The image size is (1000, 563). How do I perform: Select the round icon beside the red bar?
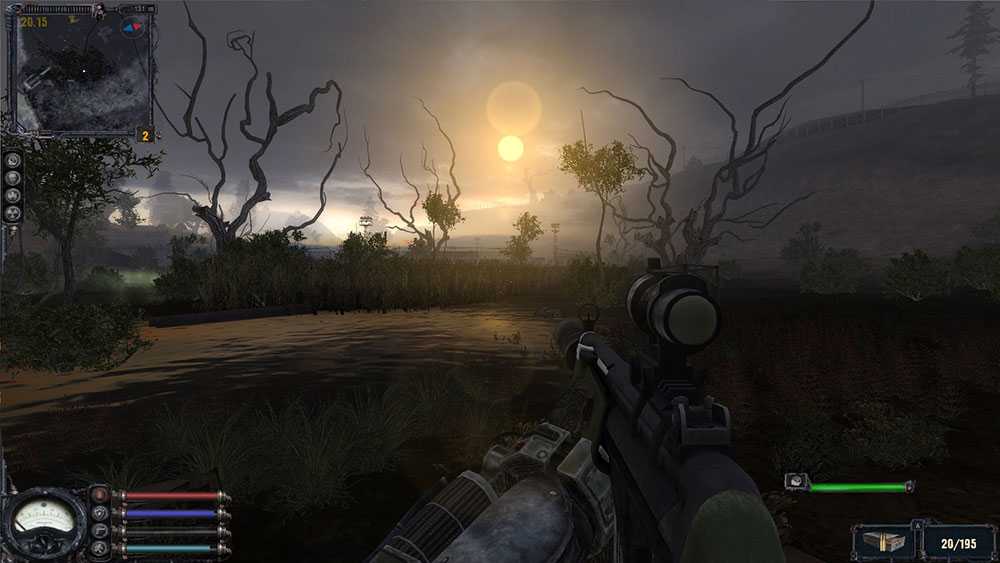coord(99,495)
